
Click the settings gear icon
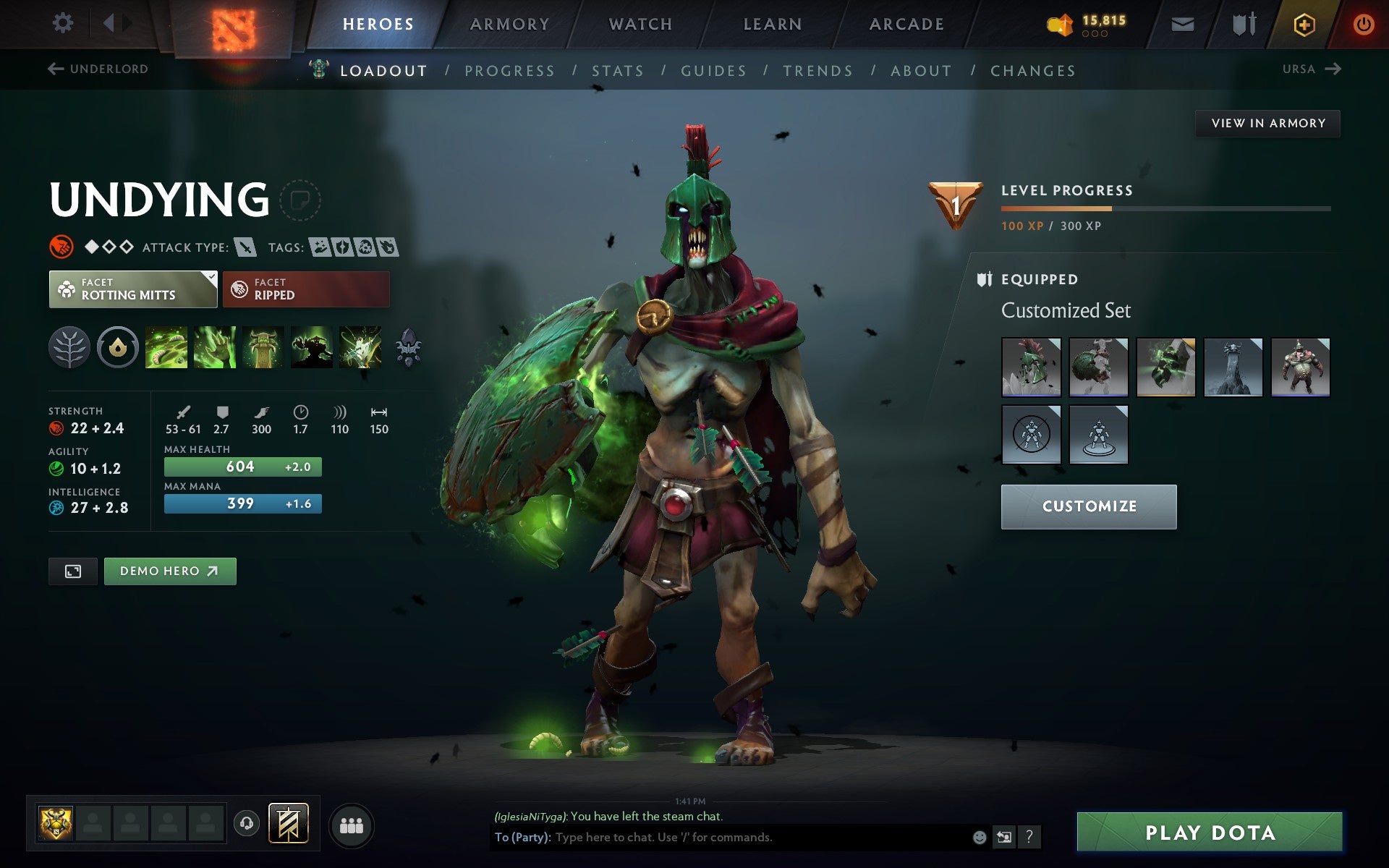tap(64, 24)
